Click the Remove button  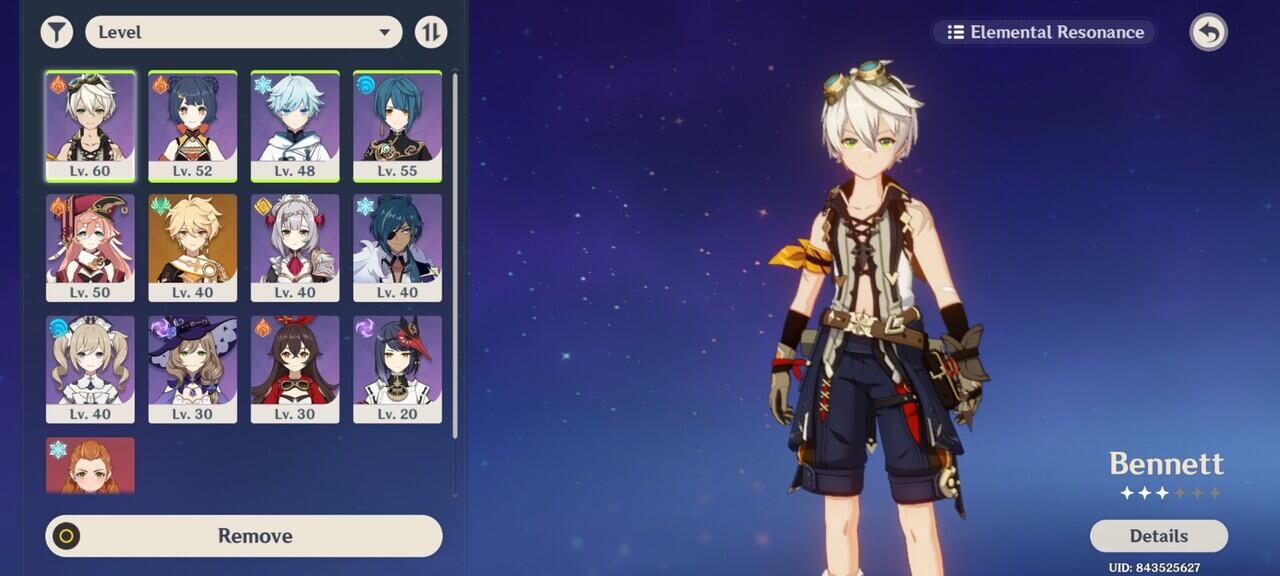click(x=244, y=536)
